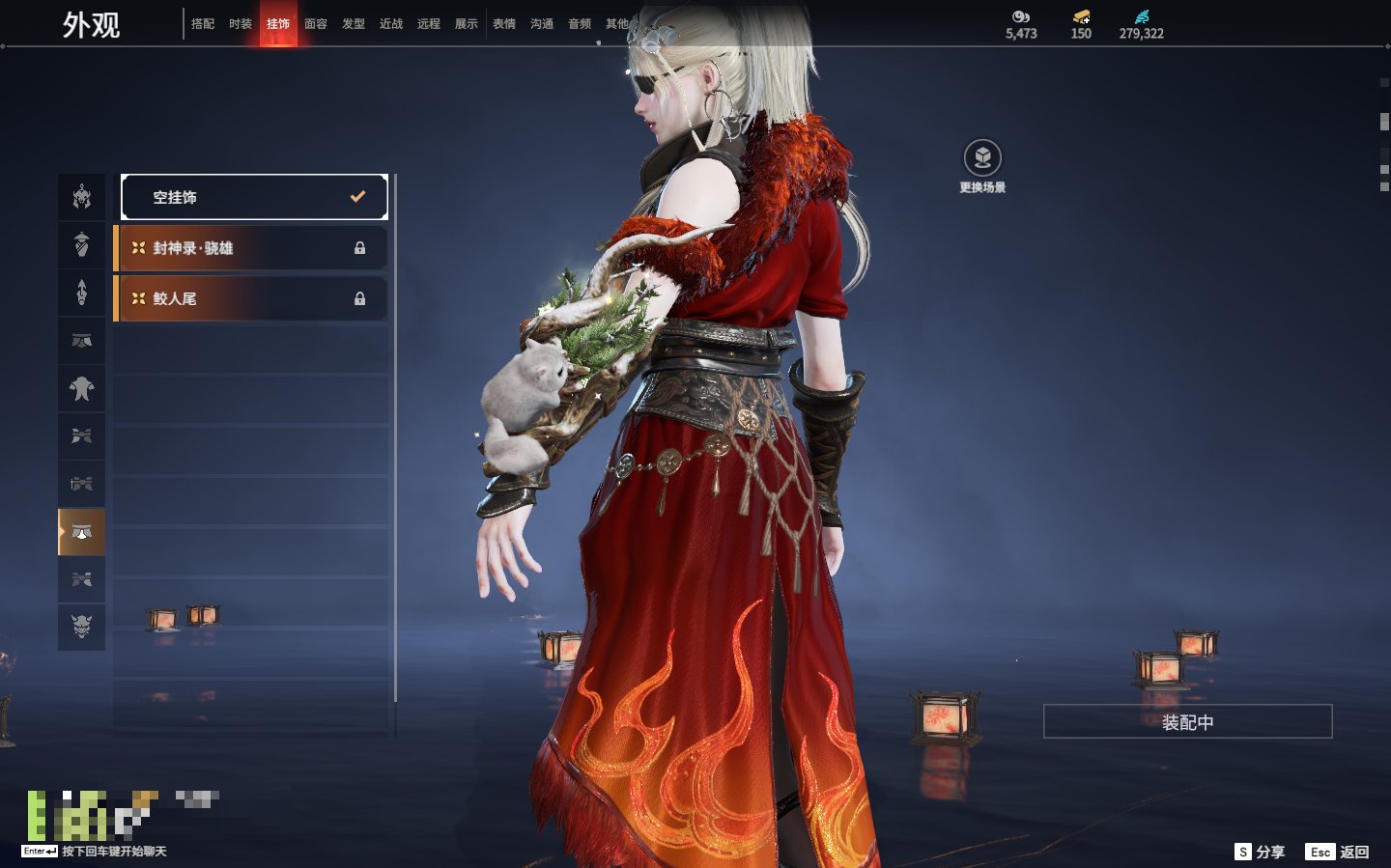
Task: Pick the locked 鲛人尾 accessory
Action: pyautogui.click(x=251, y=298)
